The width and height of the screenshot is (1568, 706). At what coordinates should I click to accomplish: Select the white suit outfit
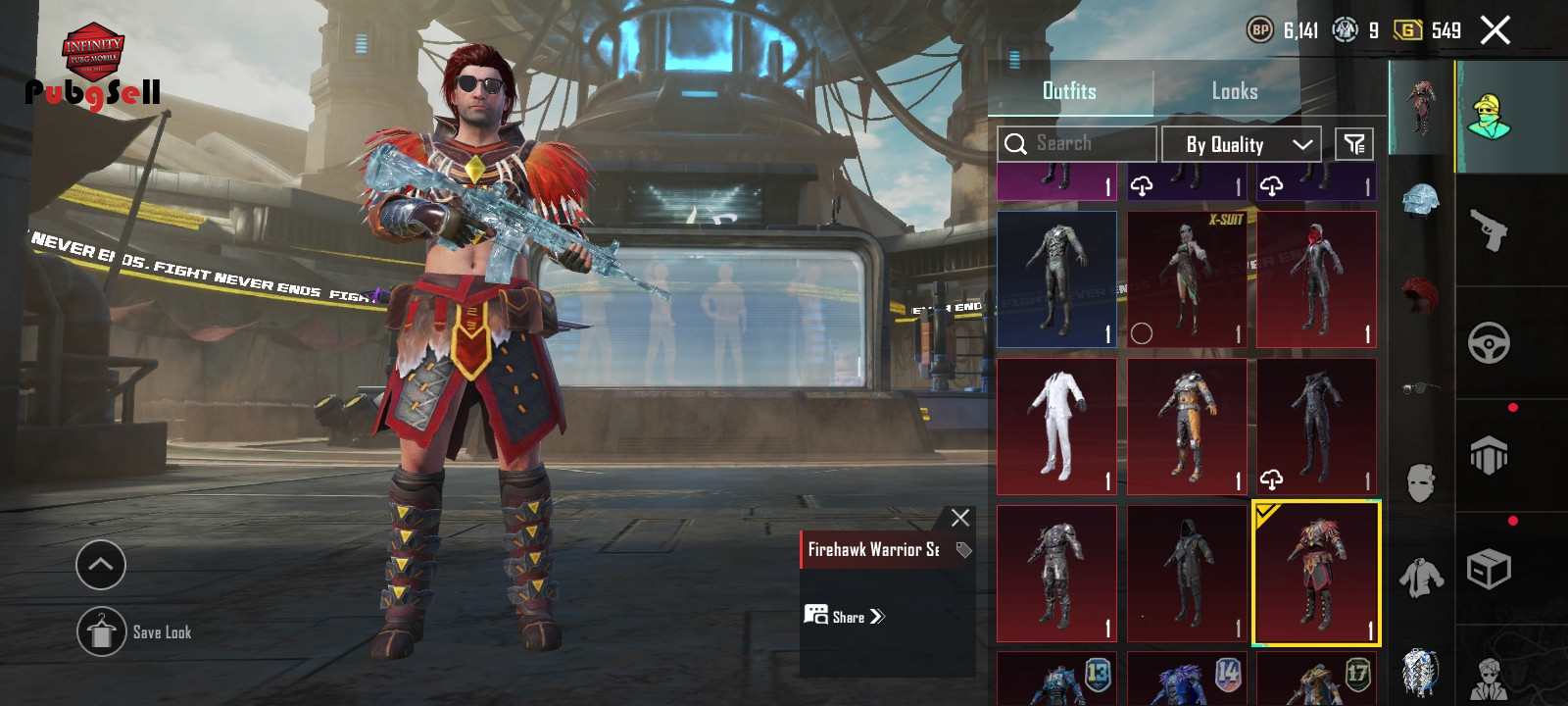tap(1056, 427)
